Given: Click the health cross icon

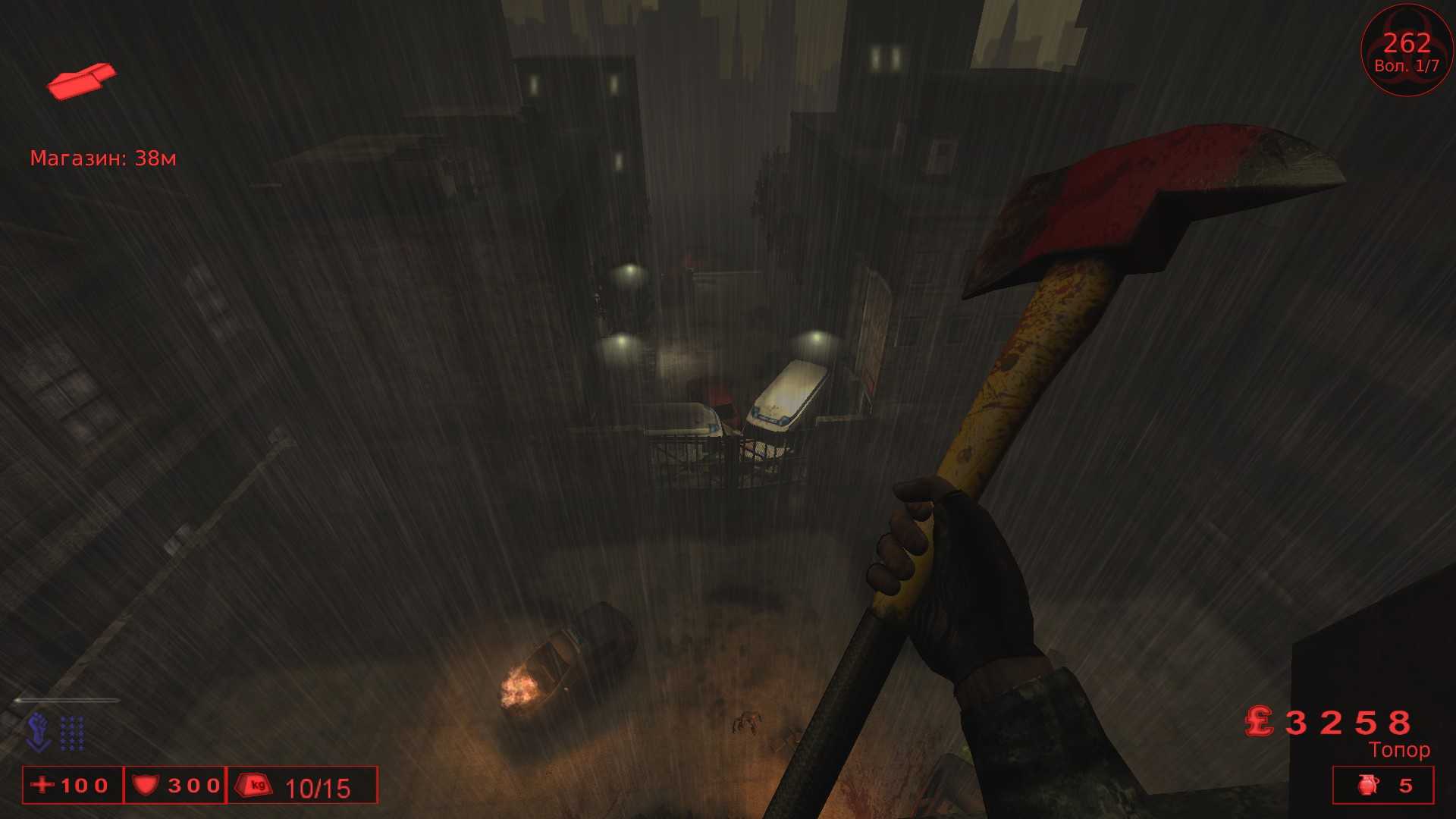Looking at the screenshot, I should point(44,786).
